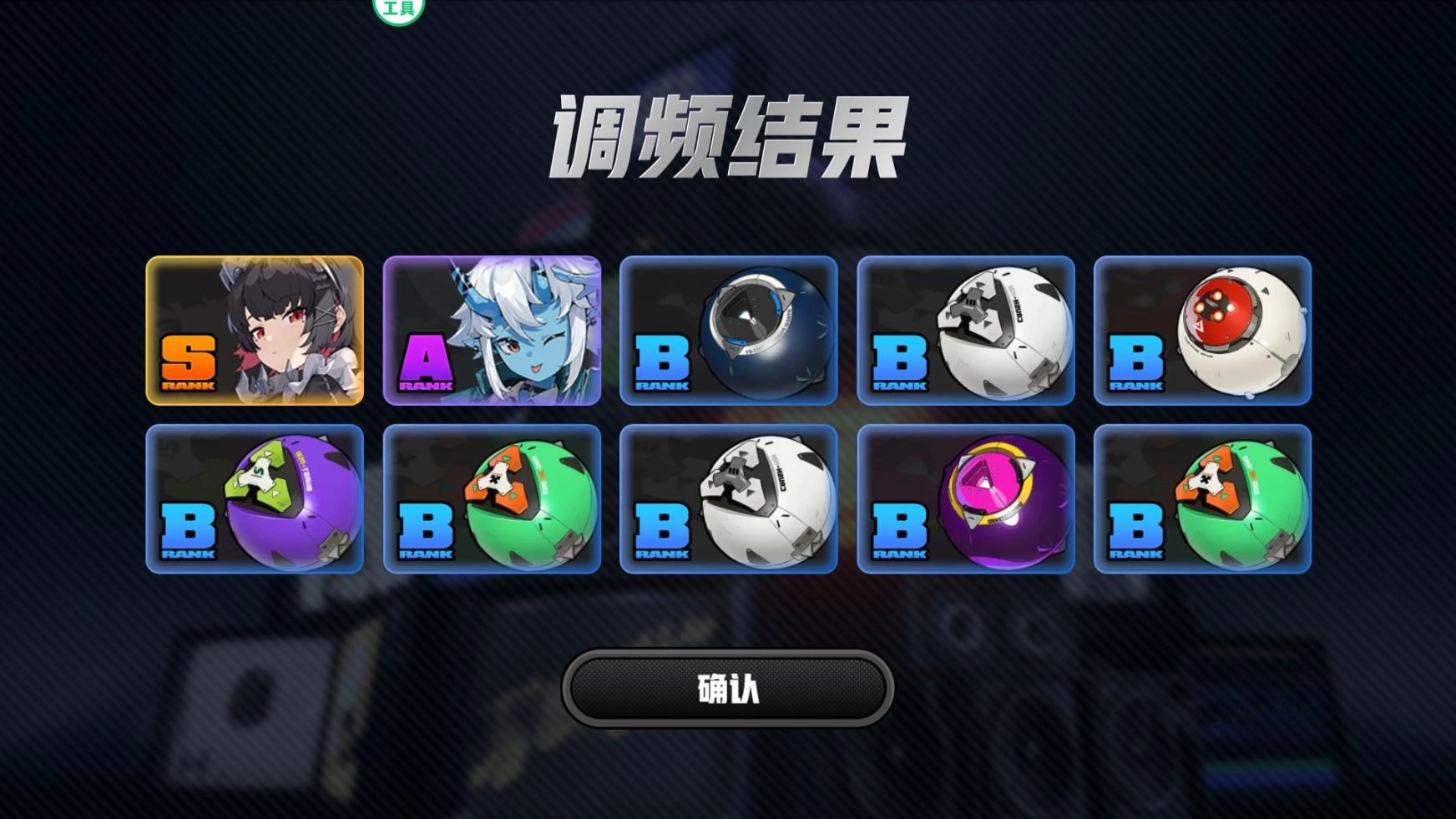Select the red-eyed white Bangboo card
The height and width of the screenshot is (819, 1456).
tap(1204, 330)
